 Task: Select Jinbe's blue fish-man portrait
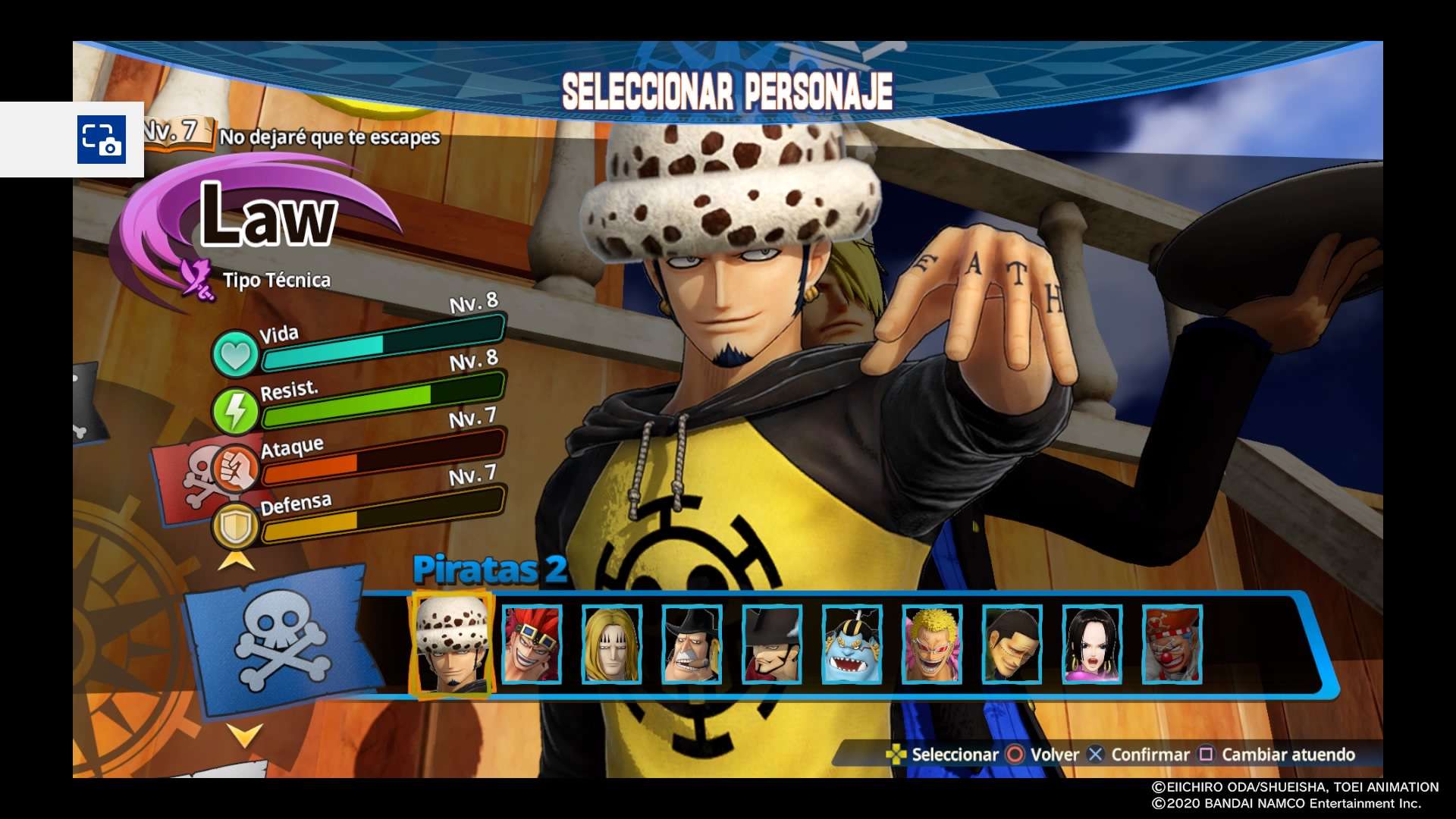point(852,645)
